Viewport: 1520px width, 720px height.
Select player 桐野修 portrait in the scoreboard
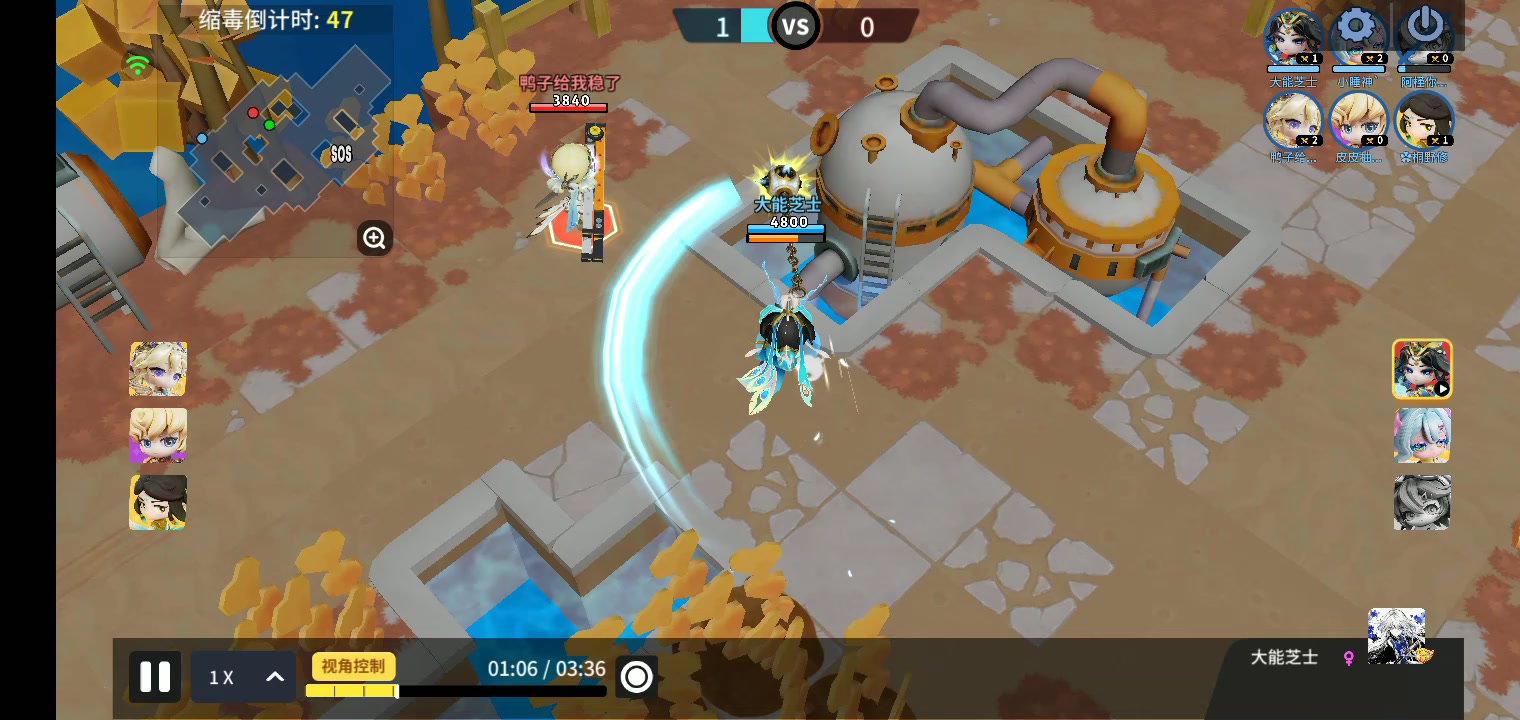click(1424, 121)
